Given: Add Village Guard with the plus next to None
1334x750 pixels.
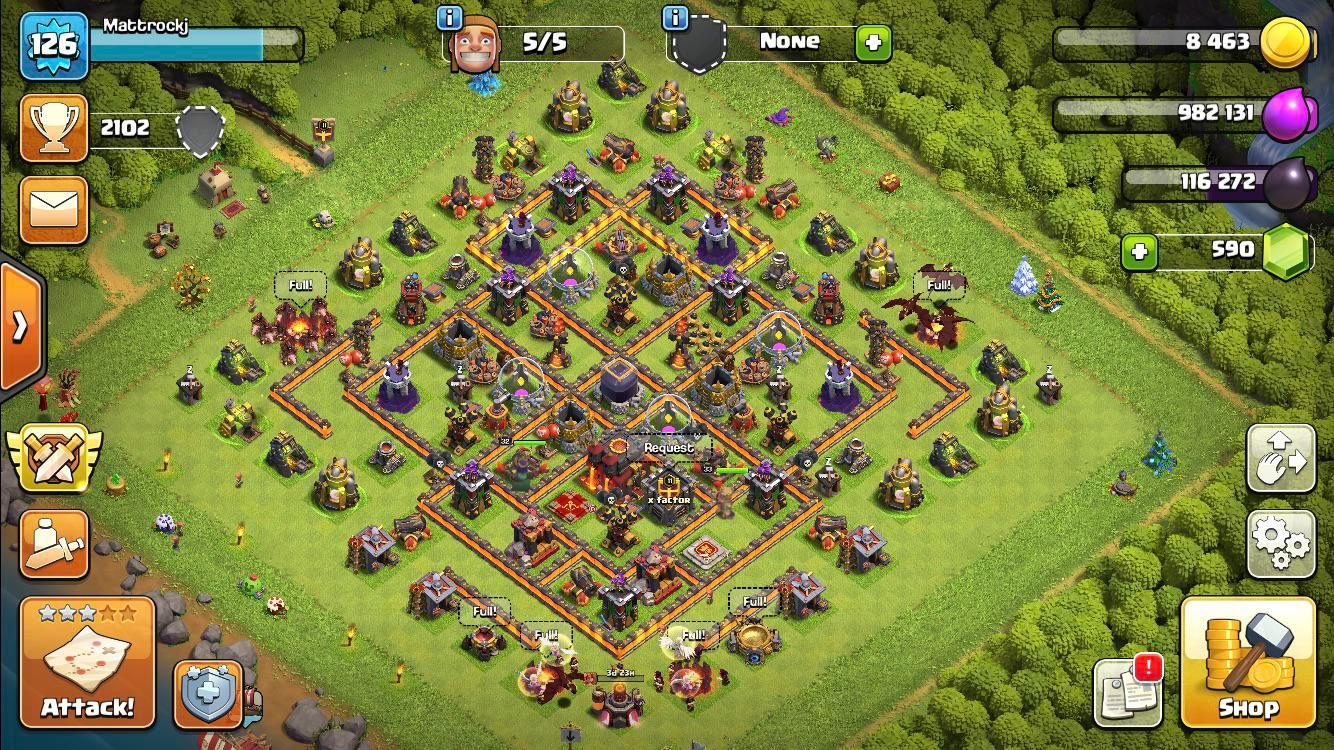Looking at the screenshot, I should [x=872, y=42].
